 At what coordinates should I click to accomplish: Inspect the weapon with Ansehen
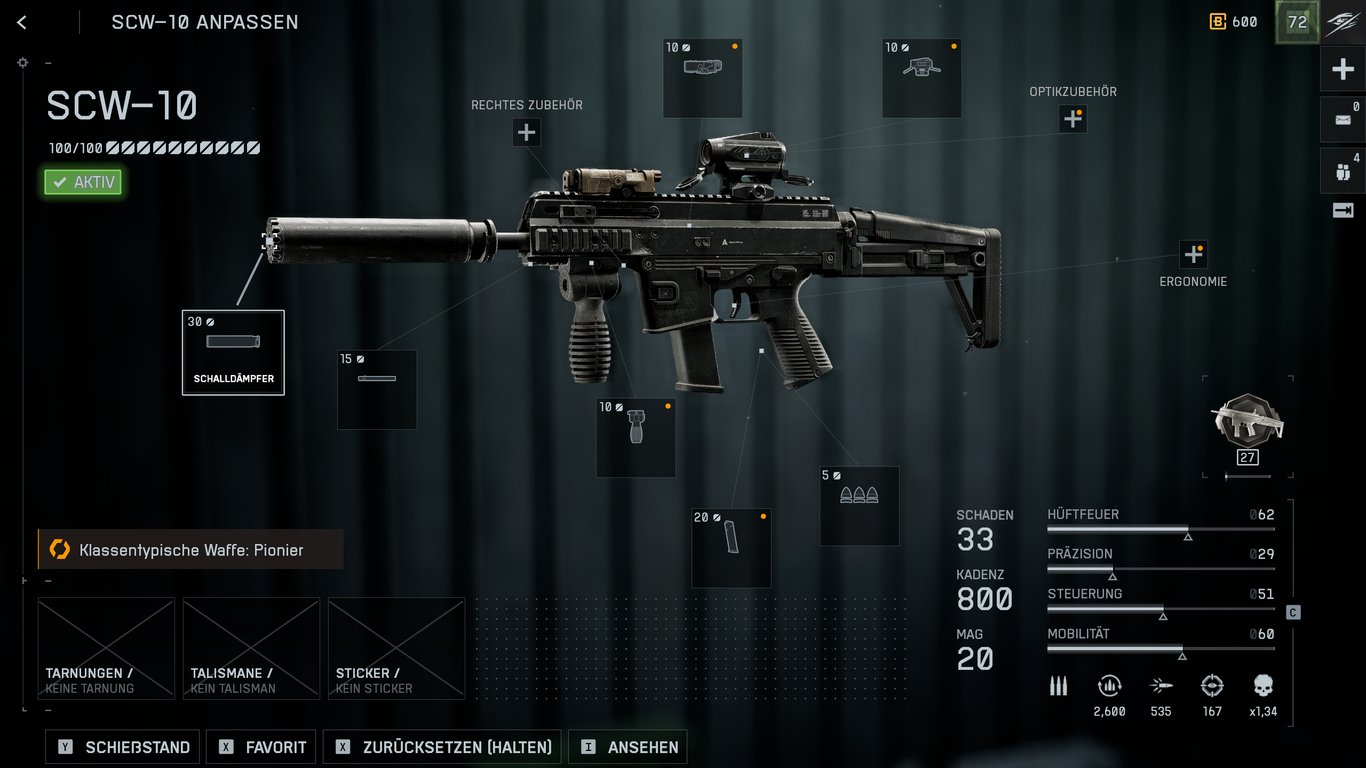click(x=628, y=747)
